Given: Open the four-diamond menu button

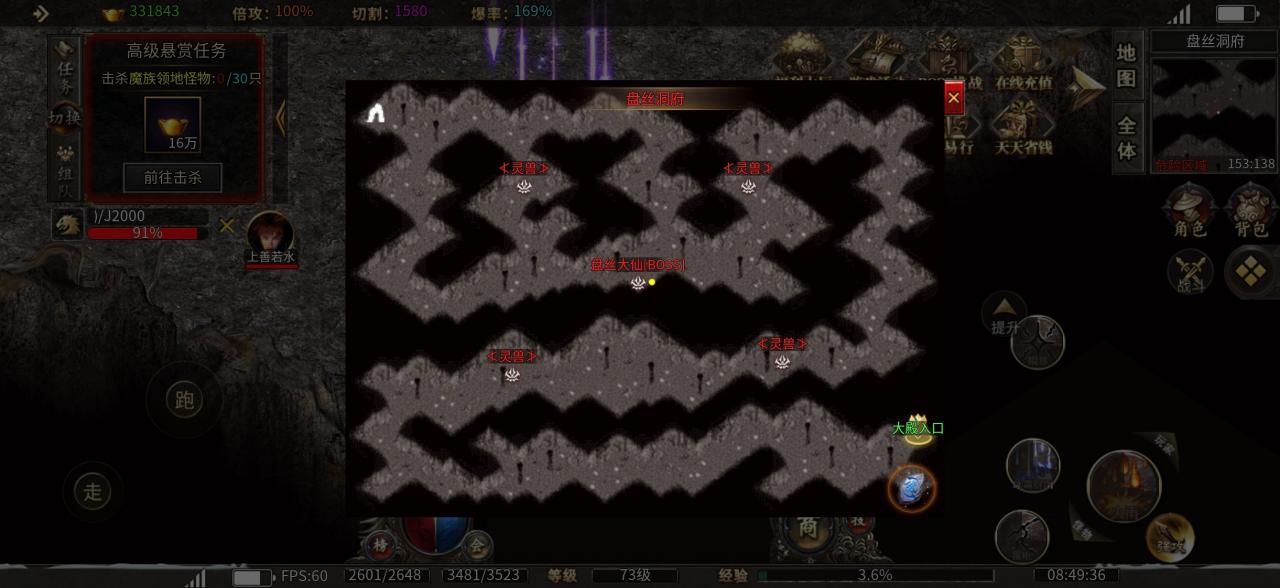Looking at the screenshot, I should pos(1250,271).
